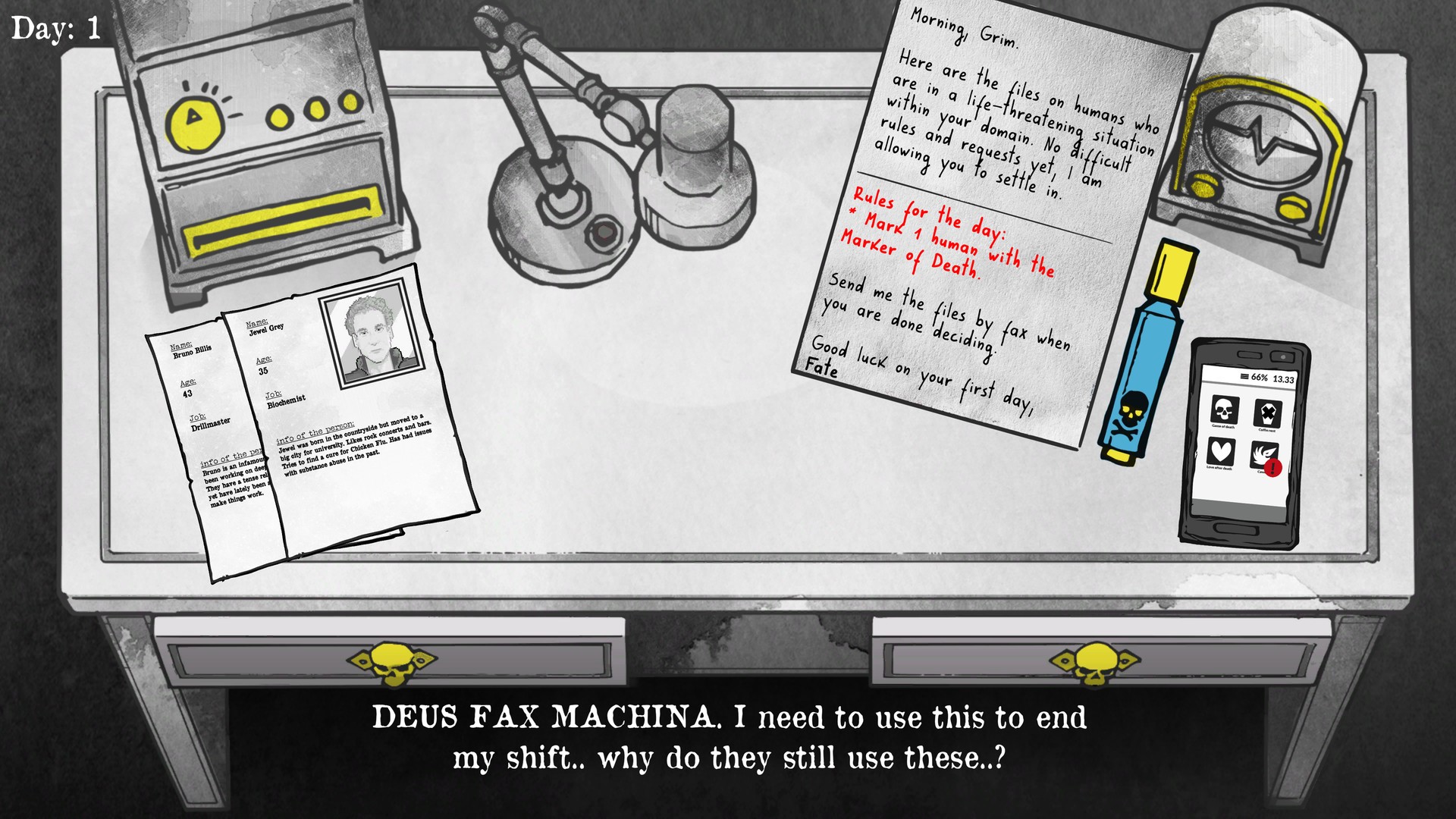Screen dimensions: 1456x819
Task: Open the phone's hamburger menu
Action: click(x=1244, y=377)
